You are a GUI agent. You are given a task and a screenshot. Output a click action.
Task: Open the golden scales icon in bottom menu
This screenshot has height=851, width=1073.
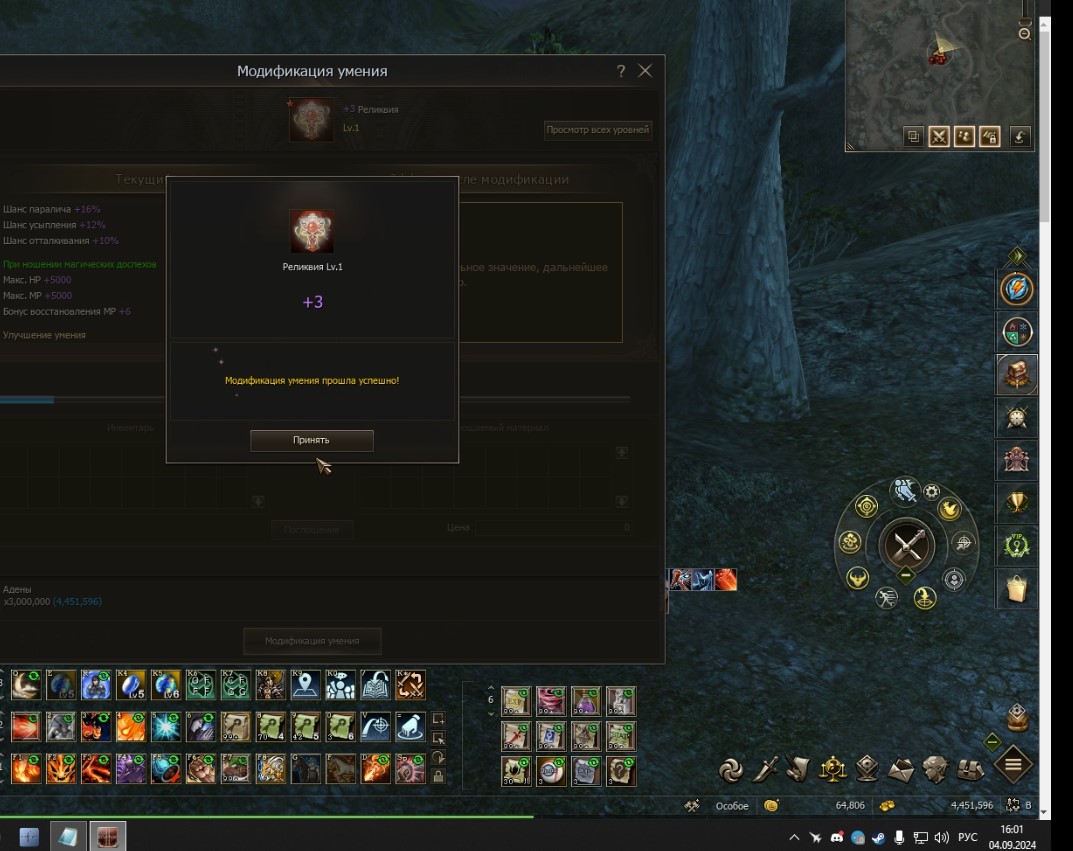pyautogui.click(x=833, y=768)
